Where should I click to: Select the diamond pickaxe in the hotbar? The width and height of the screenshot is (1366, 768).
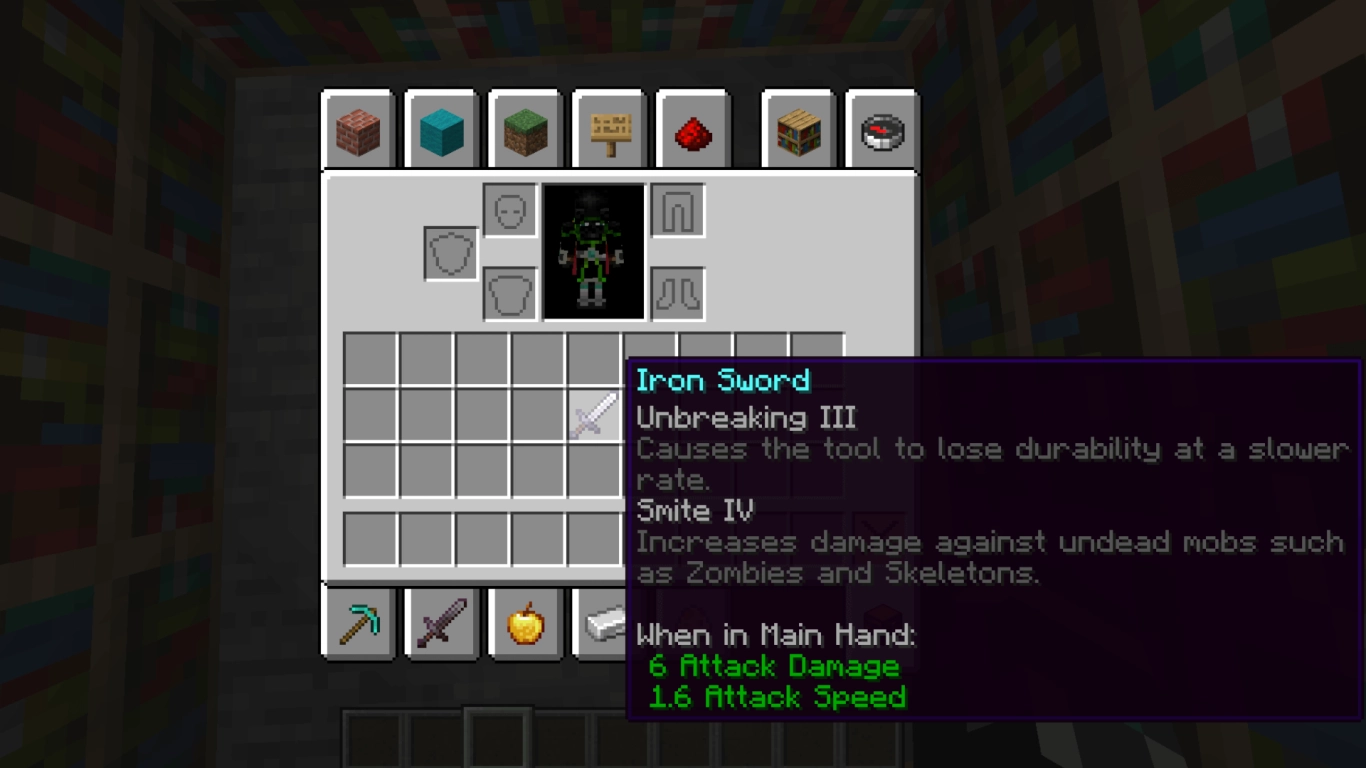(357, 623)
